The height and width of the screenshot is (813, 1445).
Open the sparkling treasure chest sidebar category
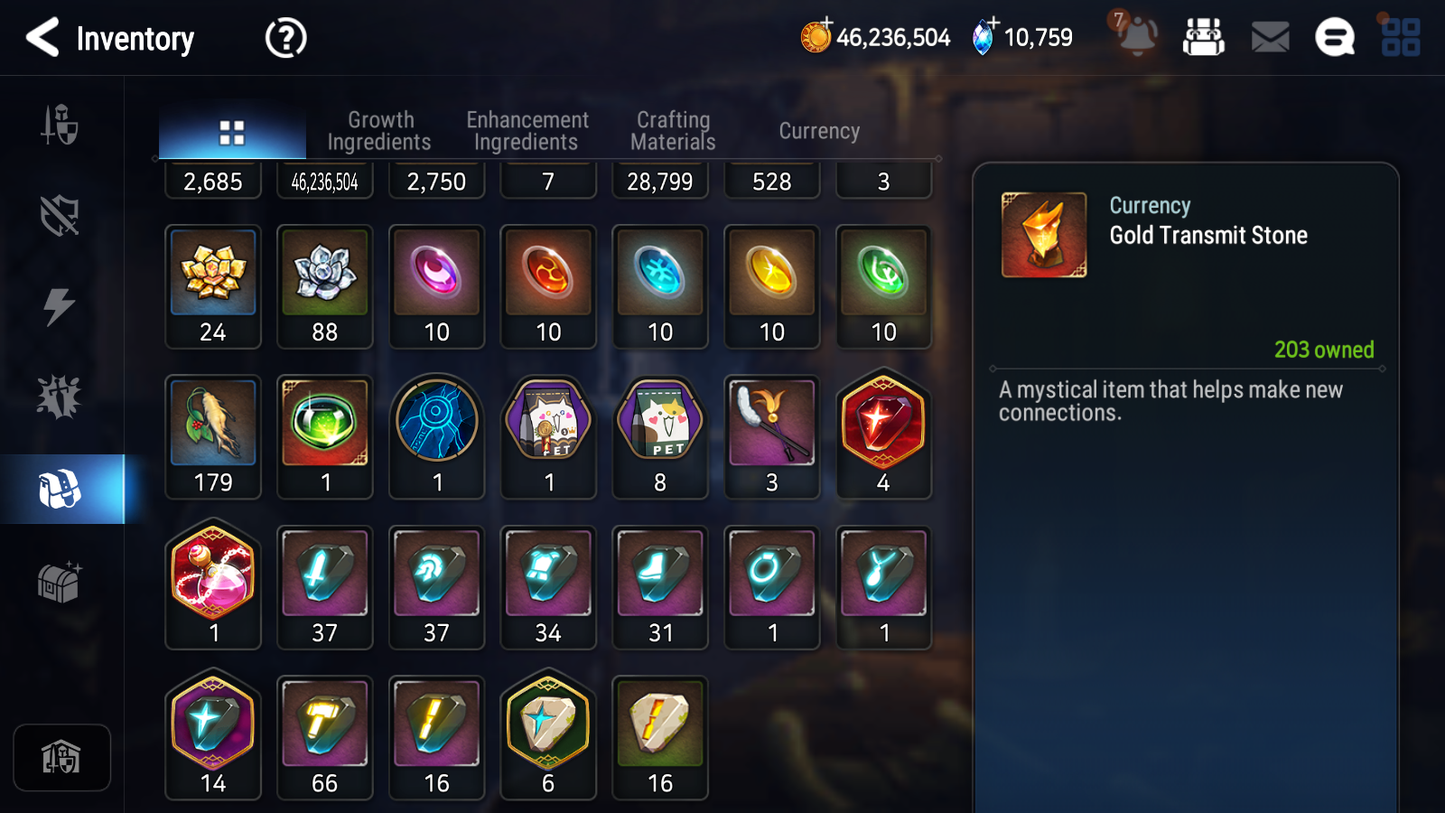(60, 582)
